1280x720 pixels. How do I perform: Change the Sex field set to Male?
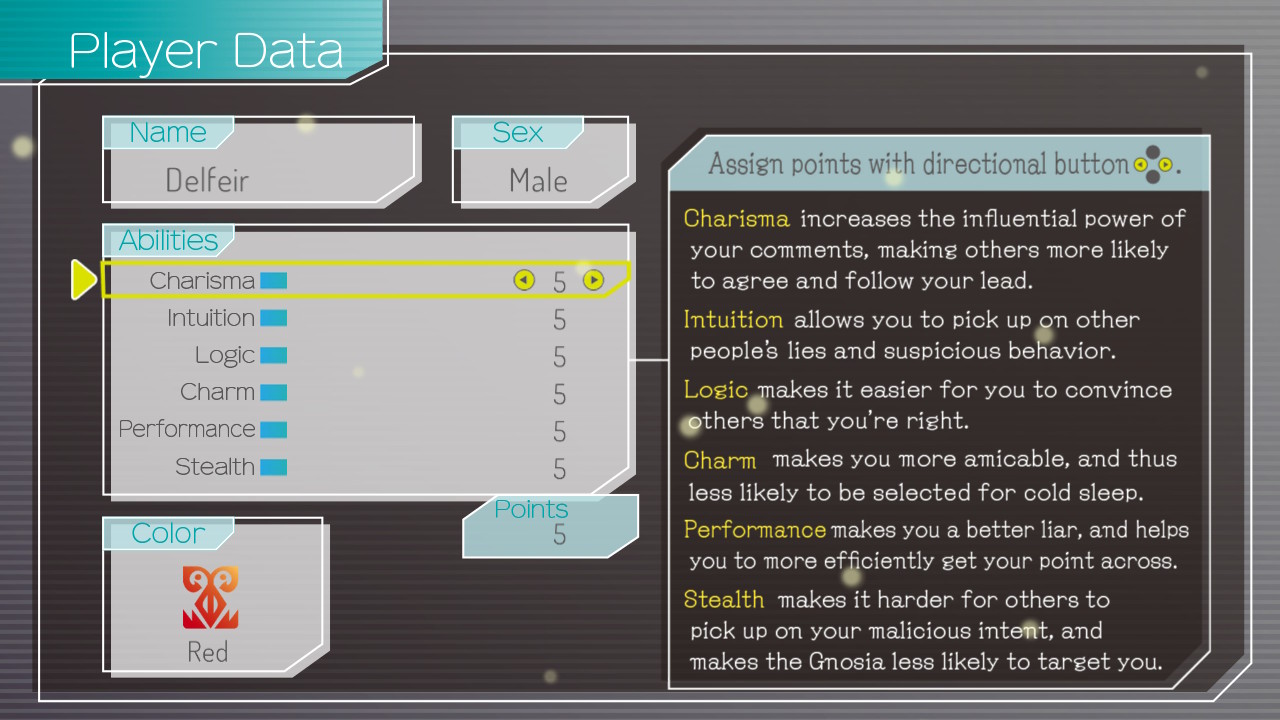[538, 180]
